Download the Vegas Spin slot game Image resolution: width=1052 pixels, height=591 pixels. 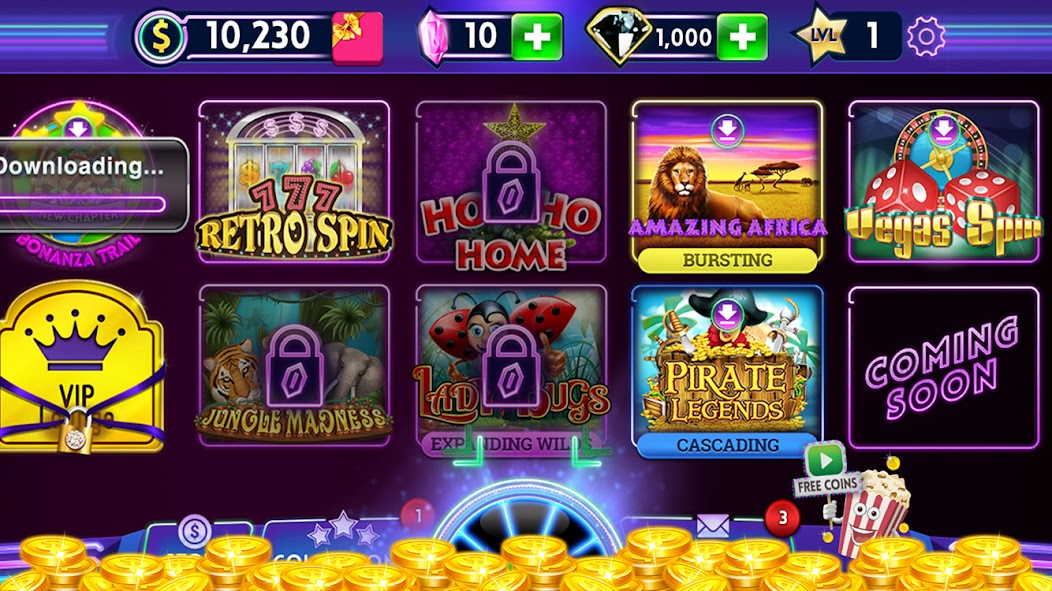point(944,182)
